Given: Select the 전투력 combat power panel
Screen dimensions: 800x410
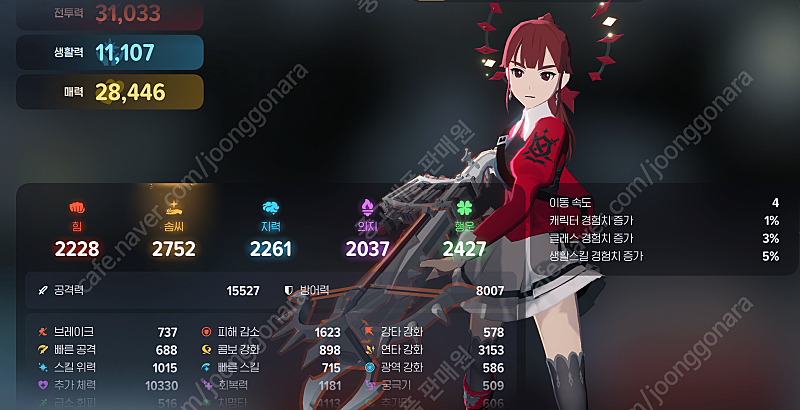Looking at the screenshot, I should click(x=110, y=13).
